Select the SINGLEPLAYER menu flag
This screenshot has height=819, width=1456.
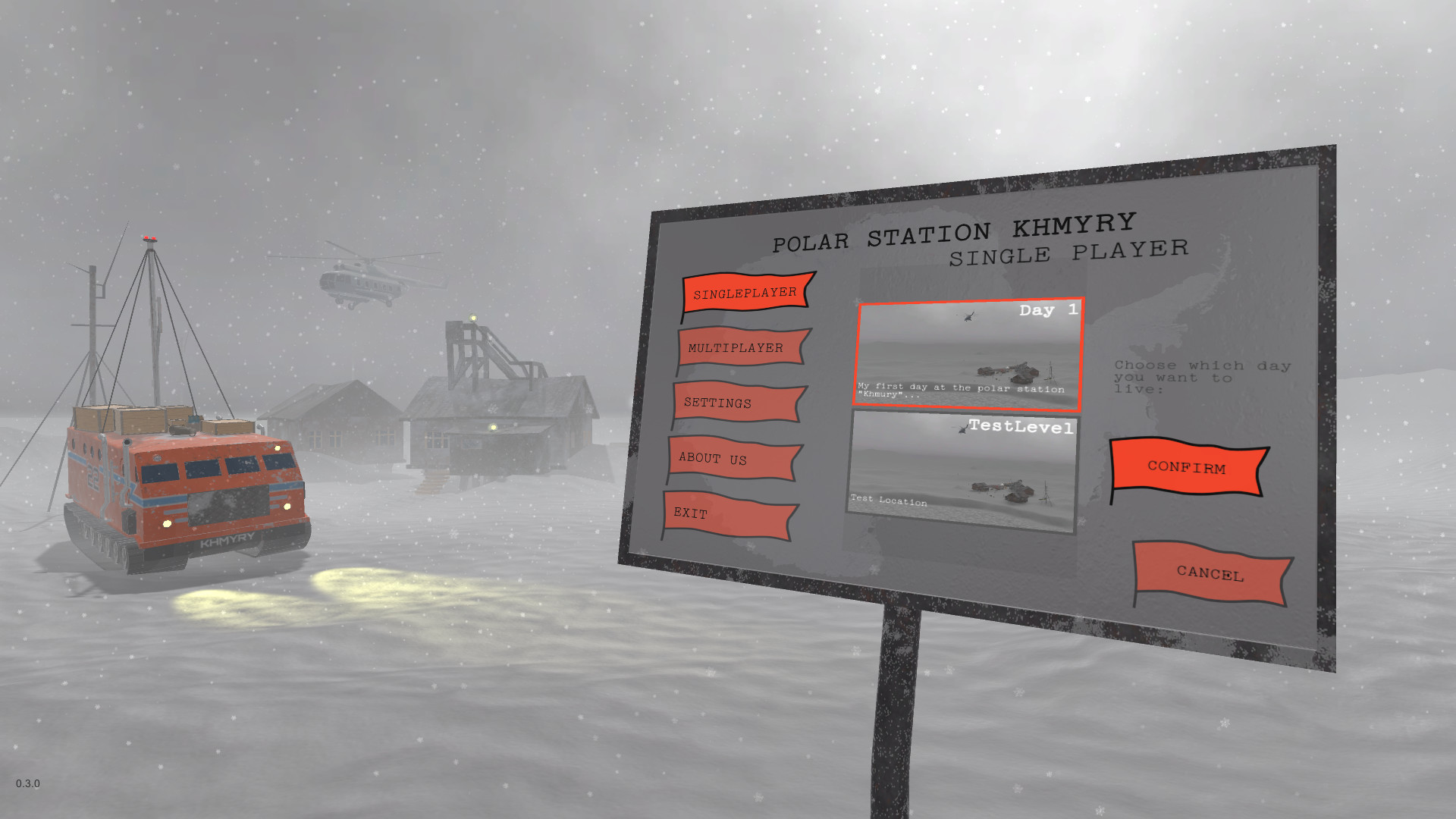click(745, 292)
